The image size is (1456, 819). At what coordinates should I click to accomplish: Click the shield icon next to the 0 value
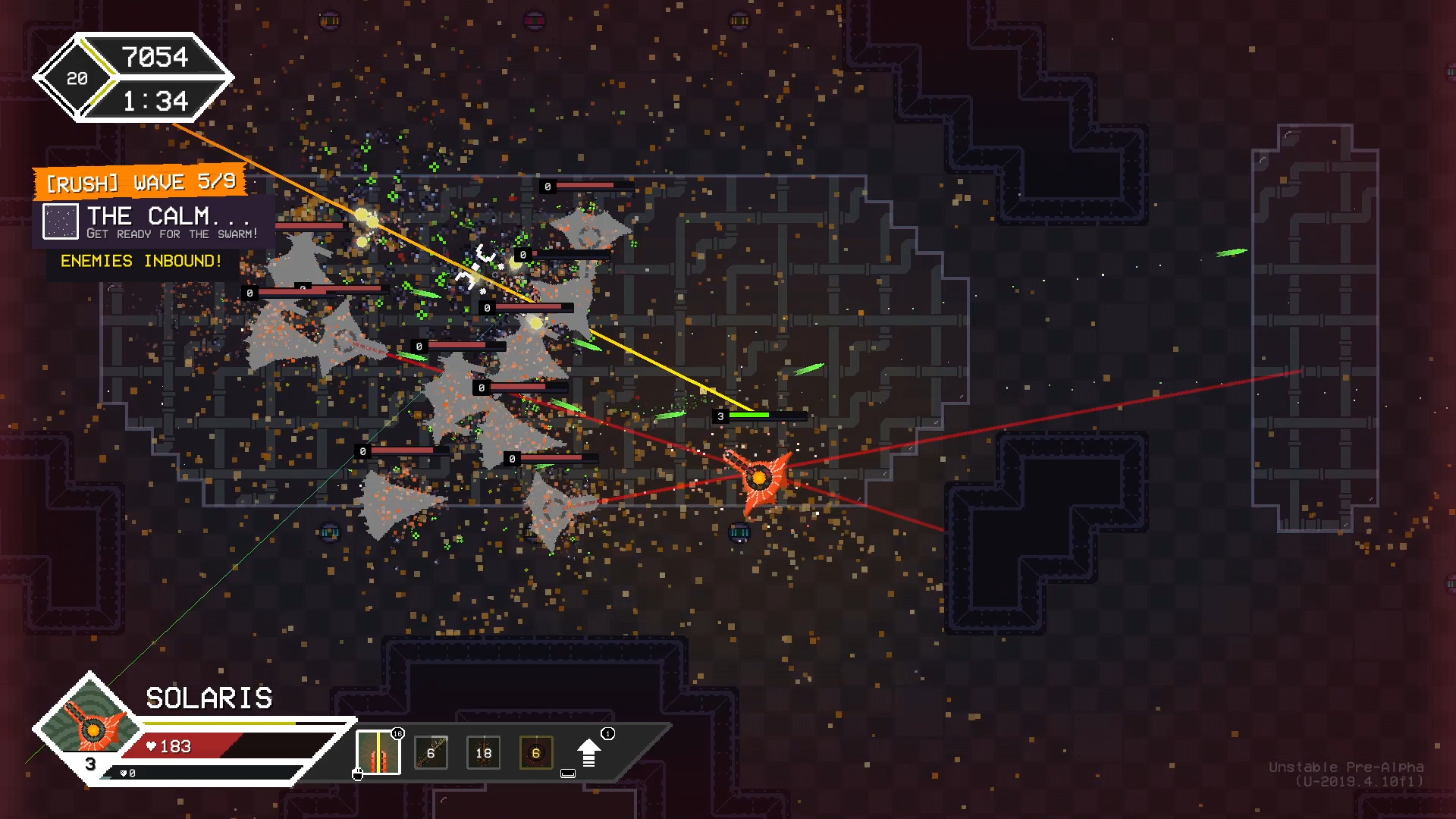[124, 773]
